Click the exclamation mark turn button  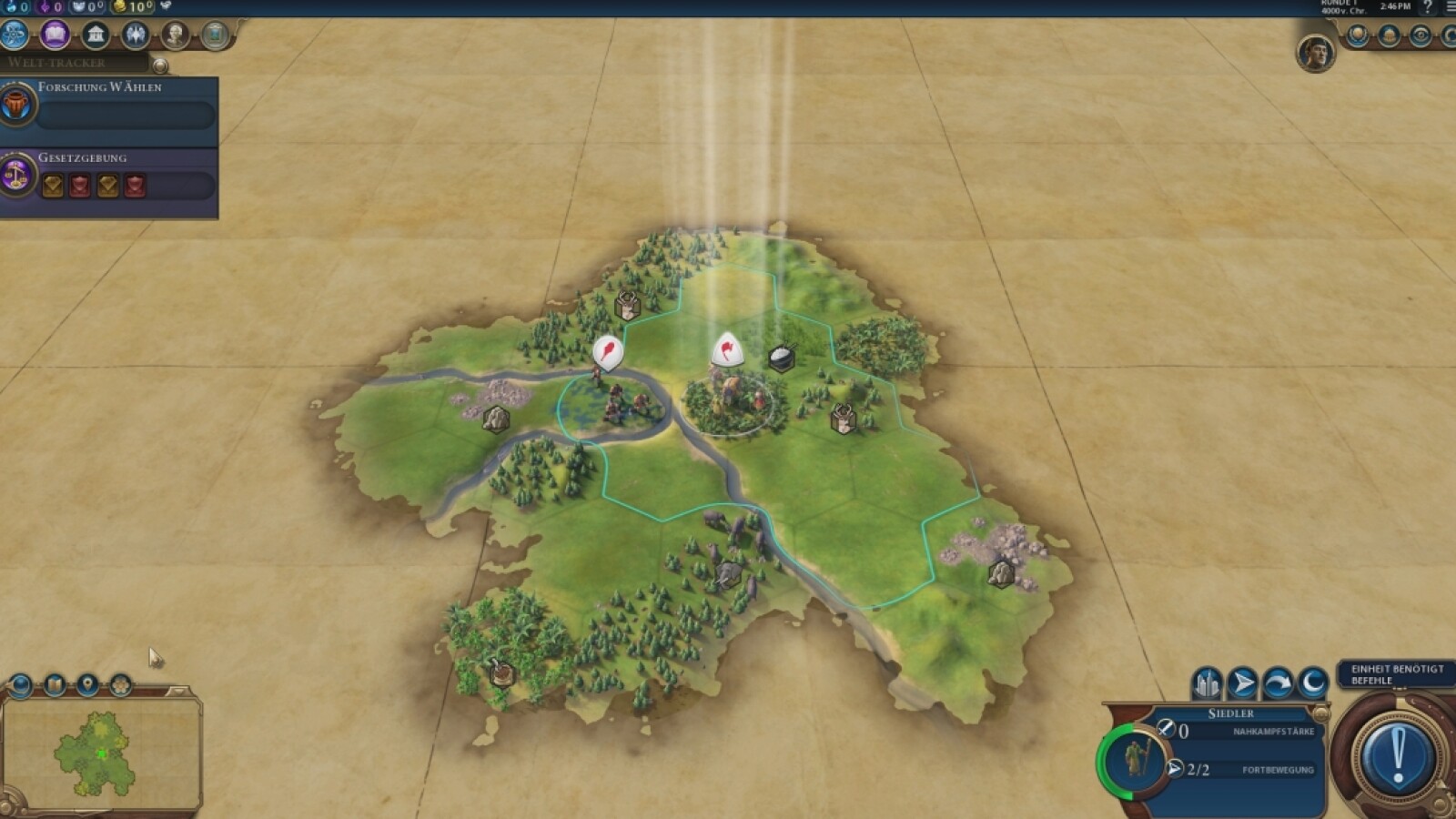click(1397, 755)
